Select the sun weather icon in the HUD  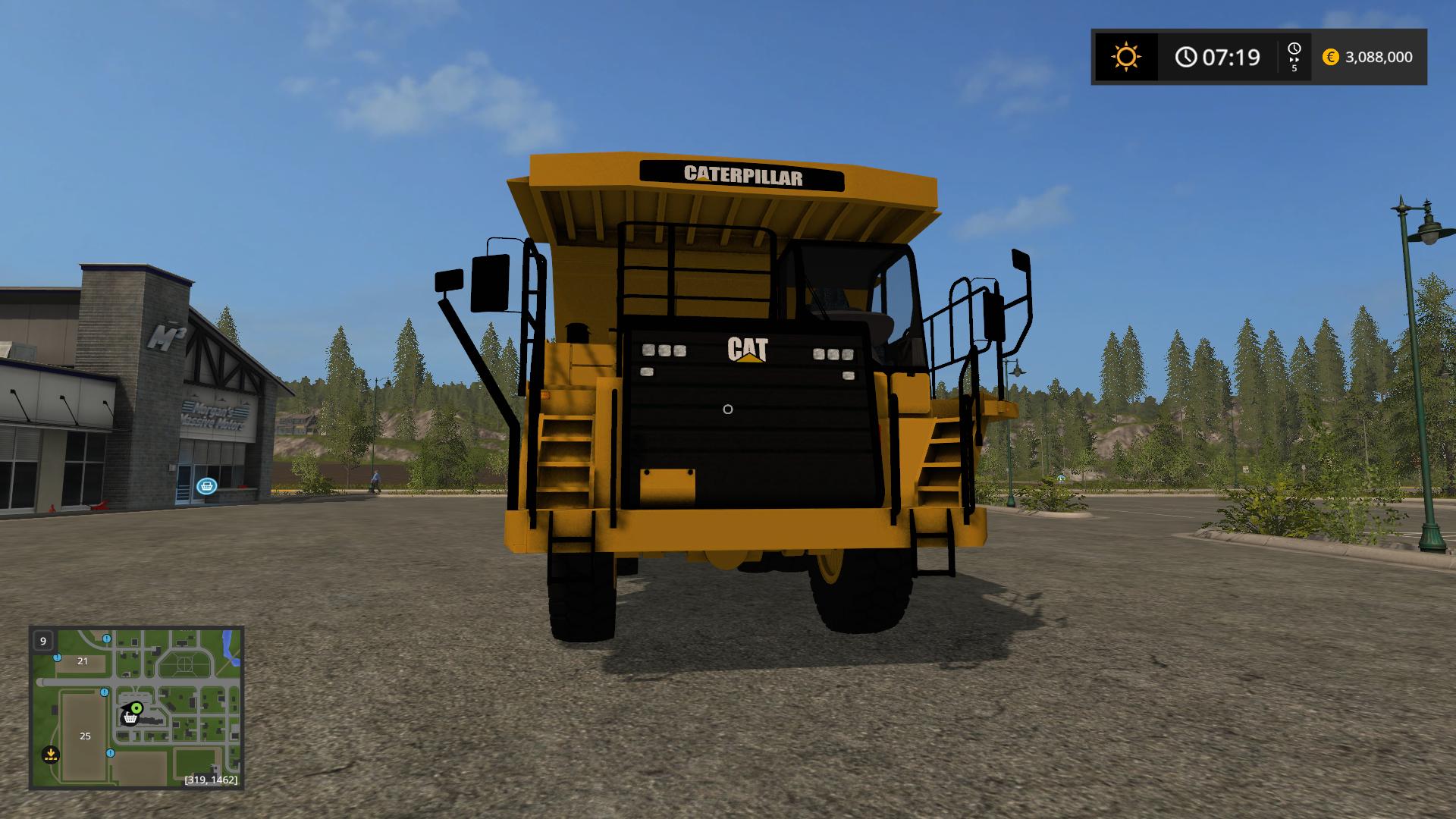pos(1126,58)
